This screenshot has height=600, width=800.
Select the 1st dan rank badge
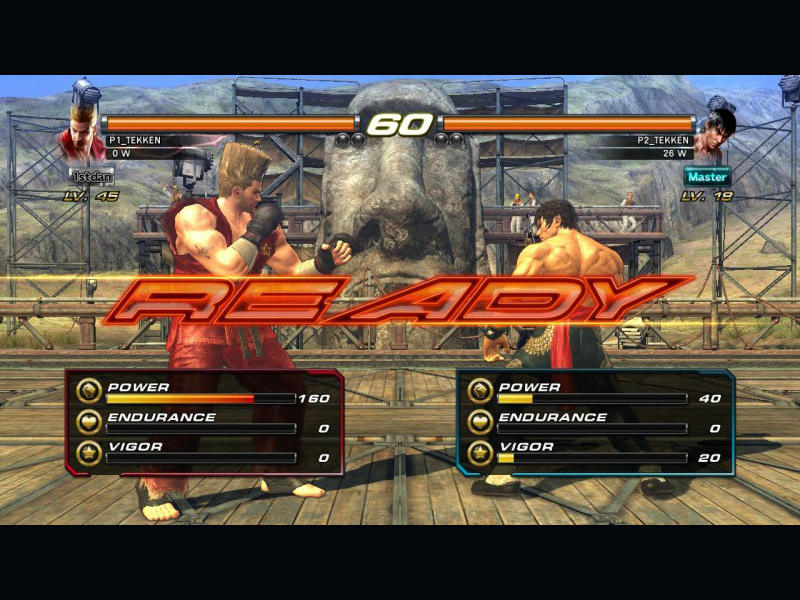[91, 176]
